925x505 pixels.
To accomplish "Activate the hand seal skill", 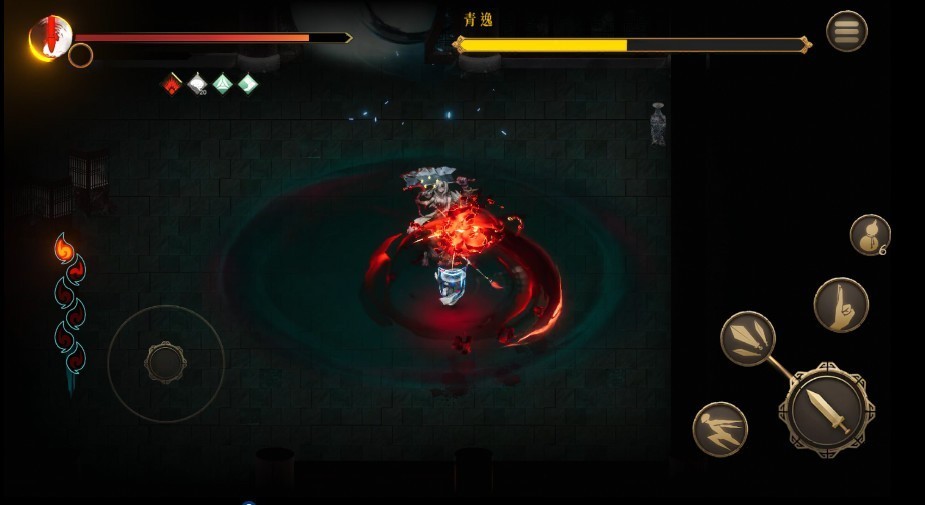I will pyautogui.click(x=840, y=305).
